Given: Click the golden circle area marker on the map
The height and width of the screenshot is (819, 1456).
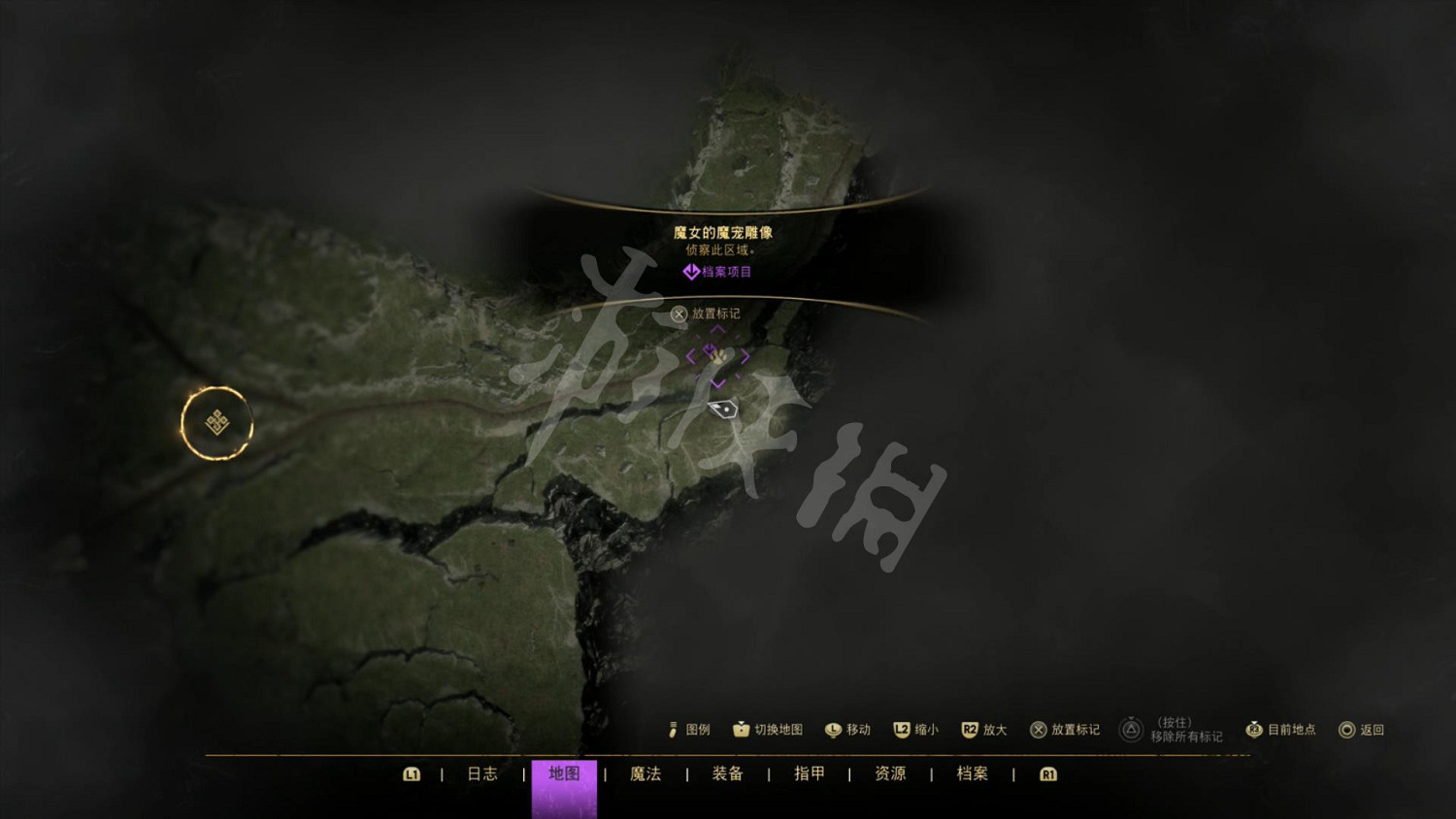Looking at the screenshot, I should (216, 425).
